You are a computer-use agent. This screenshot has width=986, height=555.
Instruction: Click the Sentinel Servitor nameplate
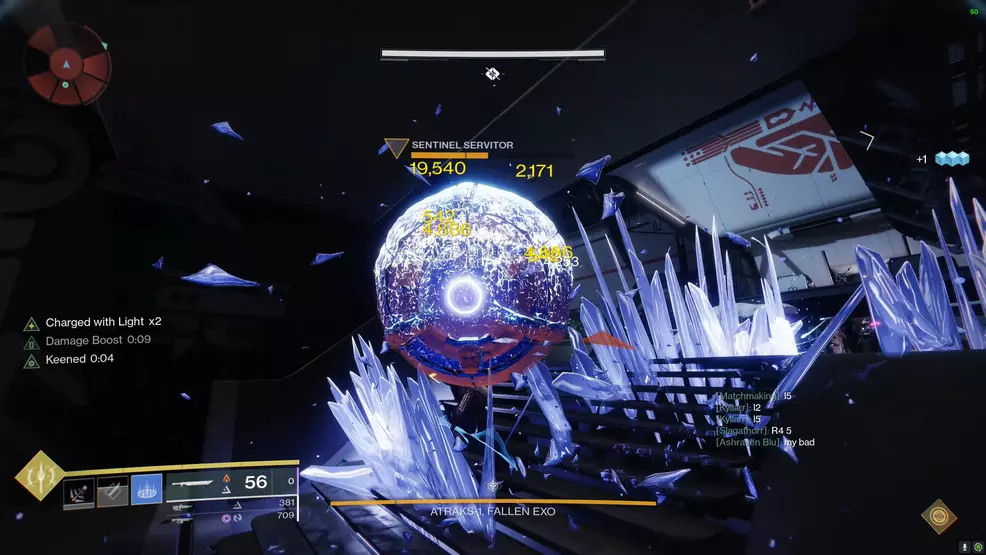[x=462, y=146]
